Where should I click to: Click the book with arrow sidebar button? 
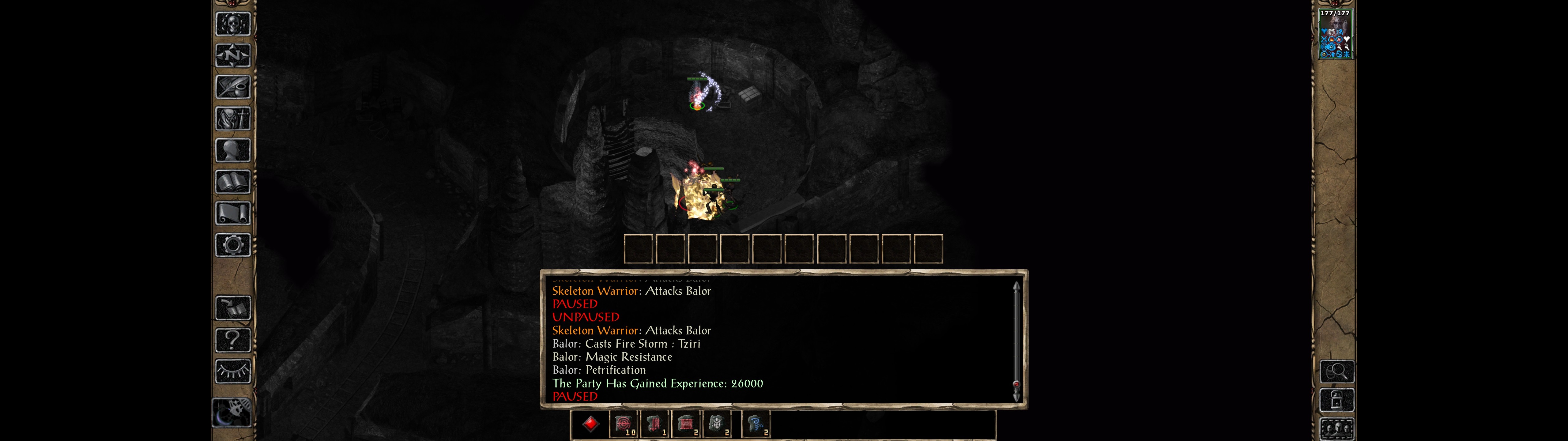coord(233,308)
